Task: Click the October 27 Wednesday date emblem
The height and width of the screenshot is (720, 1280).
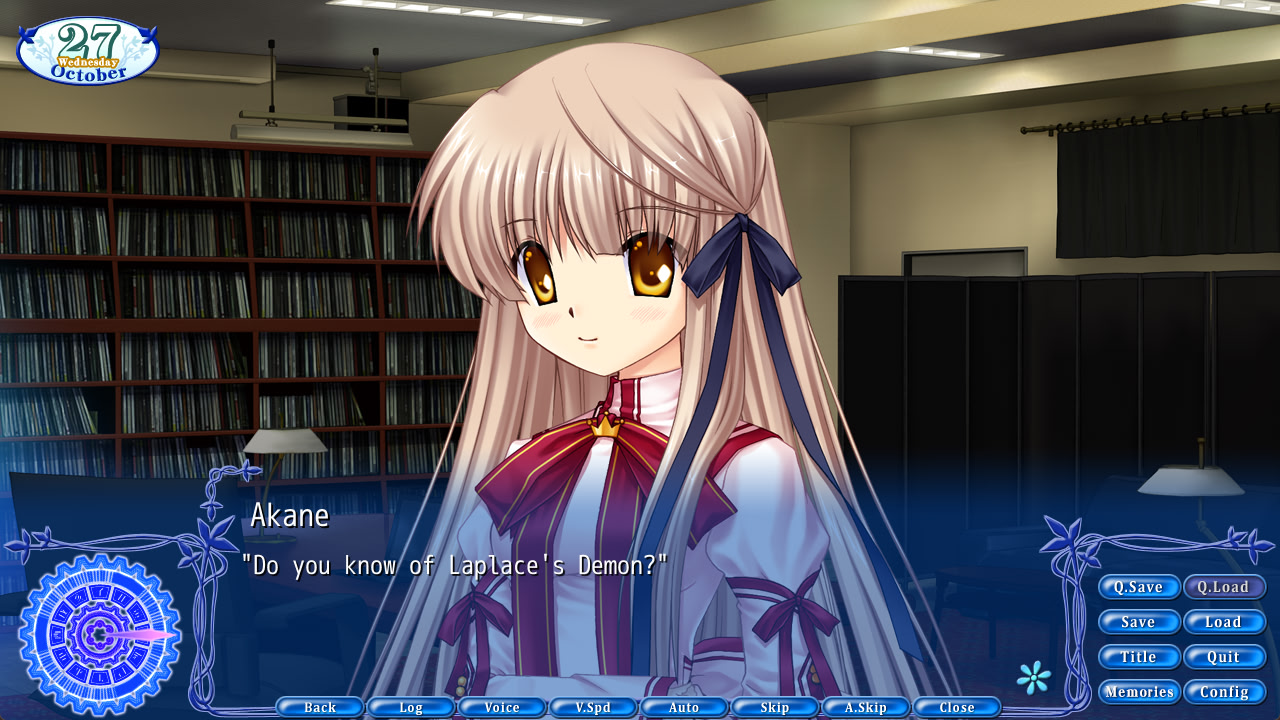Action: 88,50
